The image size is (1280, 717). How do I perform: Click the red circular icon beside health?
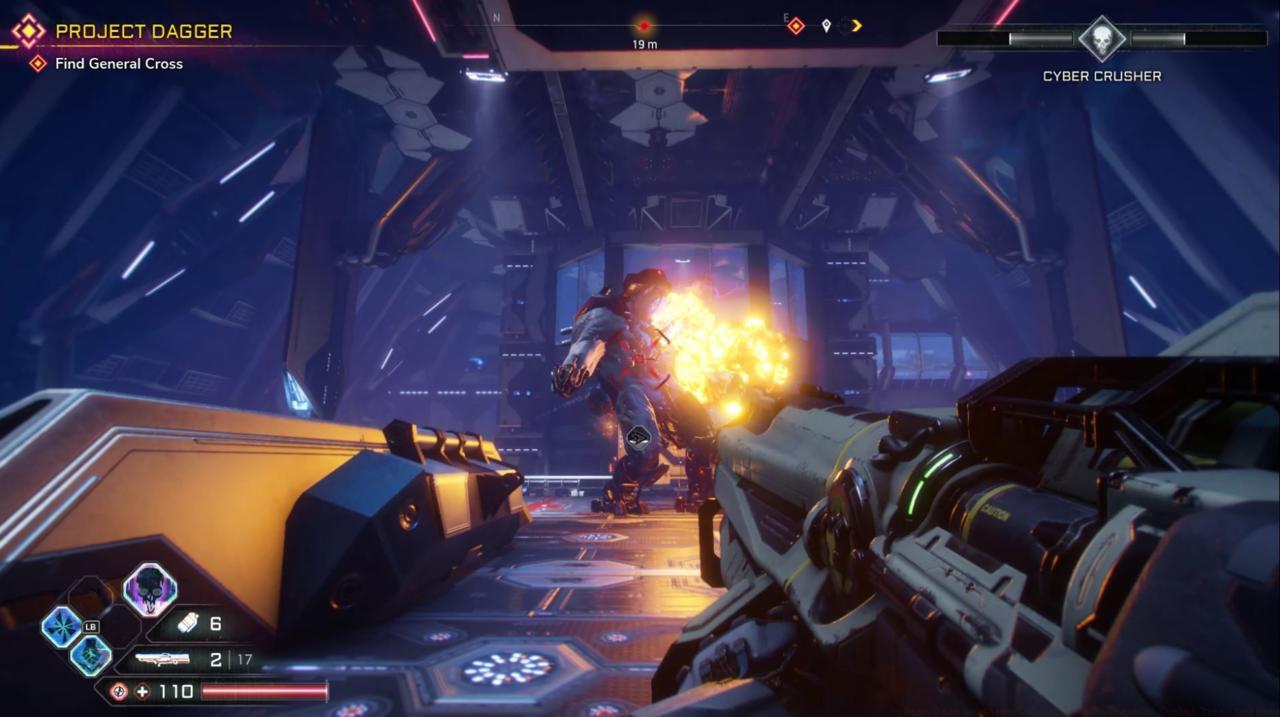[118, 691]
